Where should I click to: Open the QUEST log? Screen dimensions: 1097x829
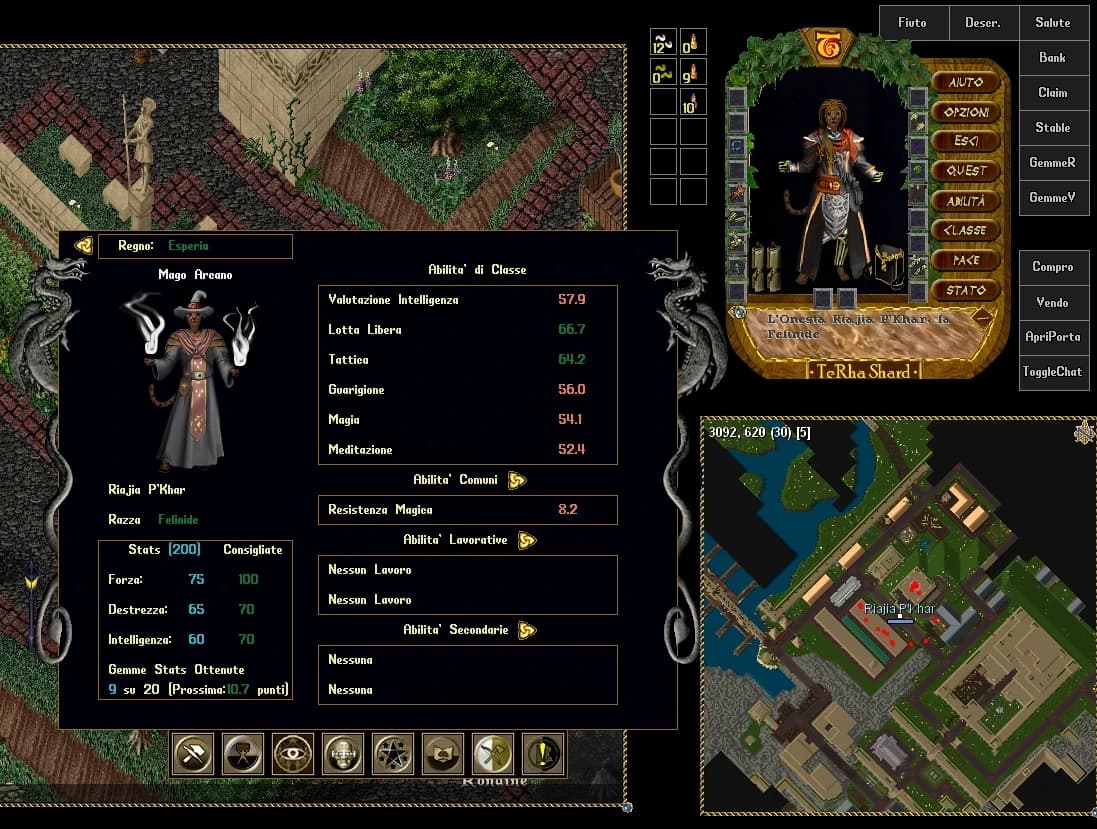[x=966, y=171]
